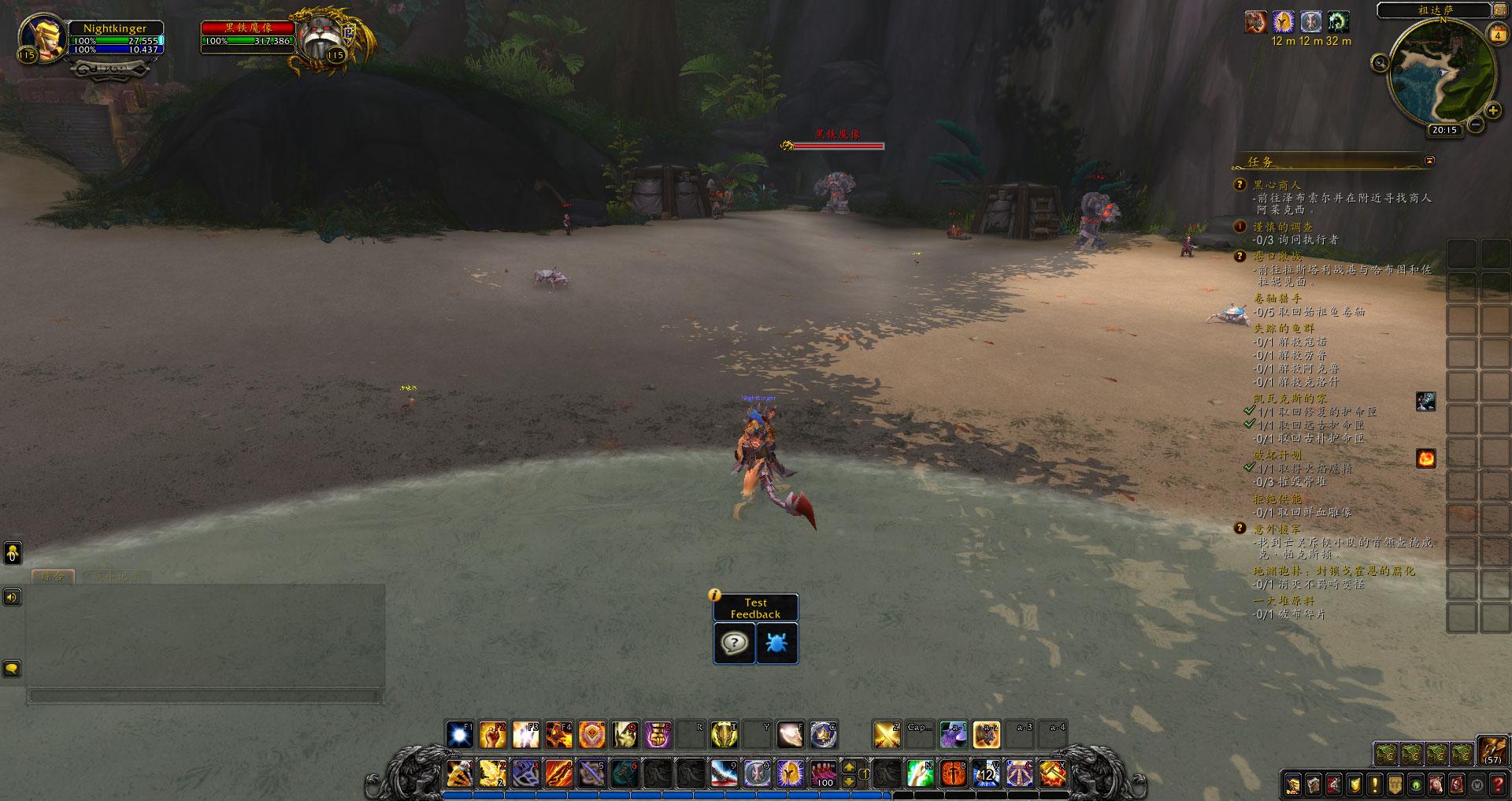Report a bug with the blue bug button

[776, 643]
